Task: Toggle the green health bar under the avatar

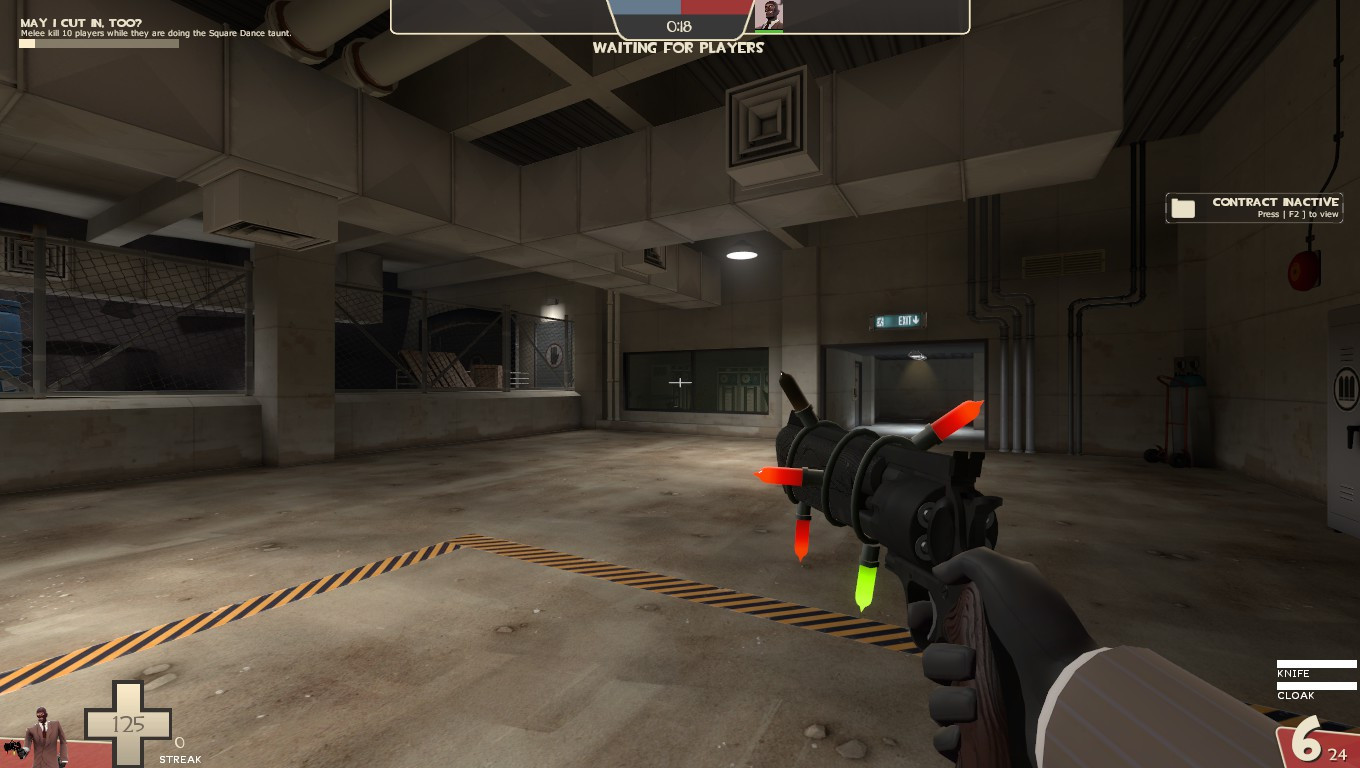Action: point(770,33)
